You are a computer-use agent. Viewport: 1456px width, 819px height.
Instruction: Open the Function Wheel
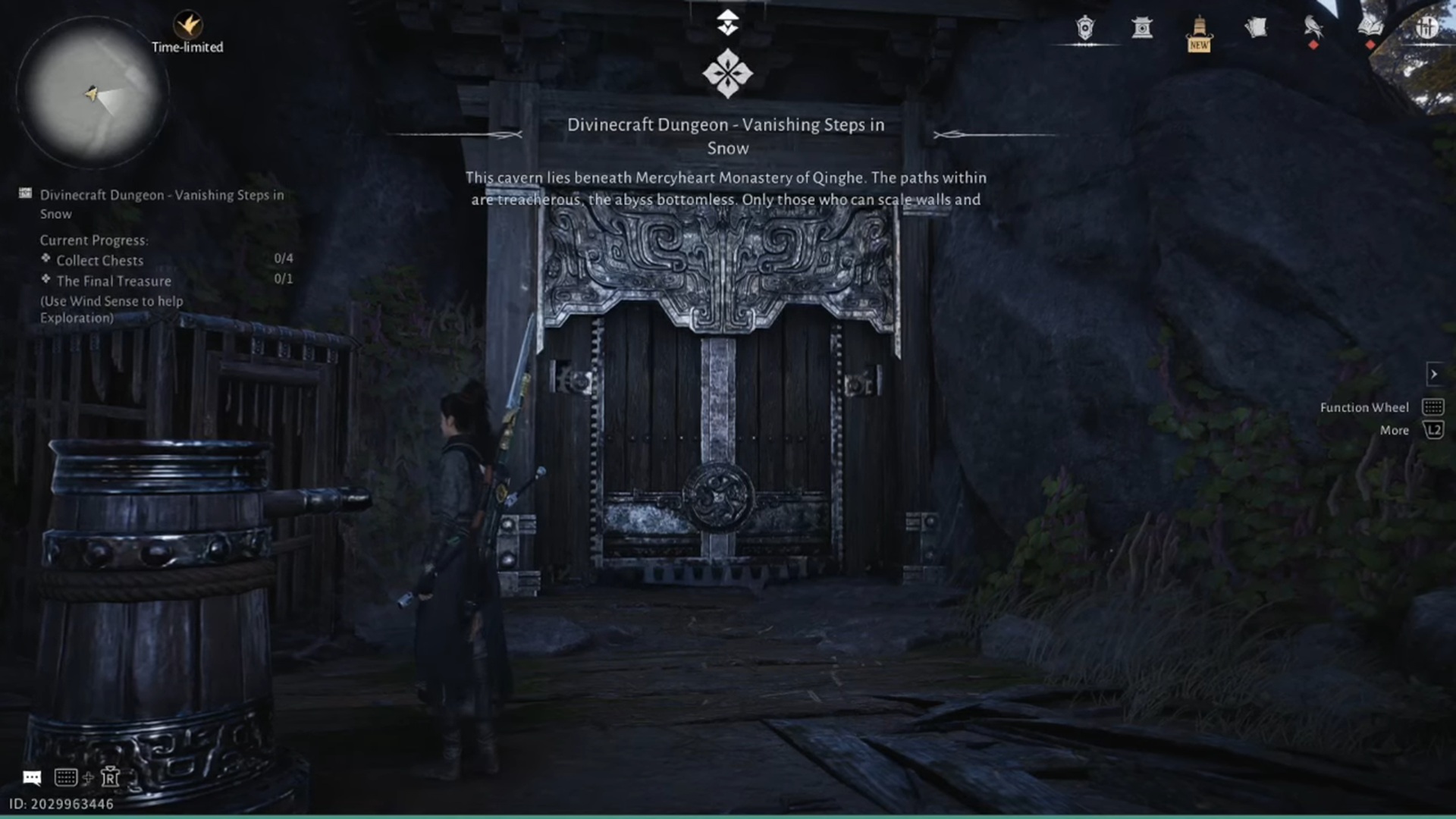pyautogui.click(x=1433, y=406)
